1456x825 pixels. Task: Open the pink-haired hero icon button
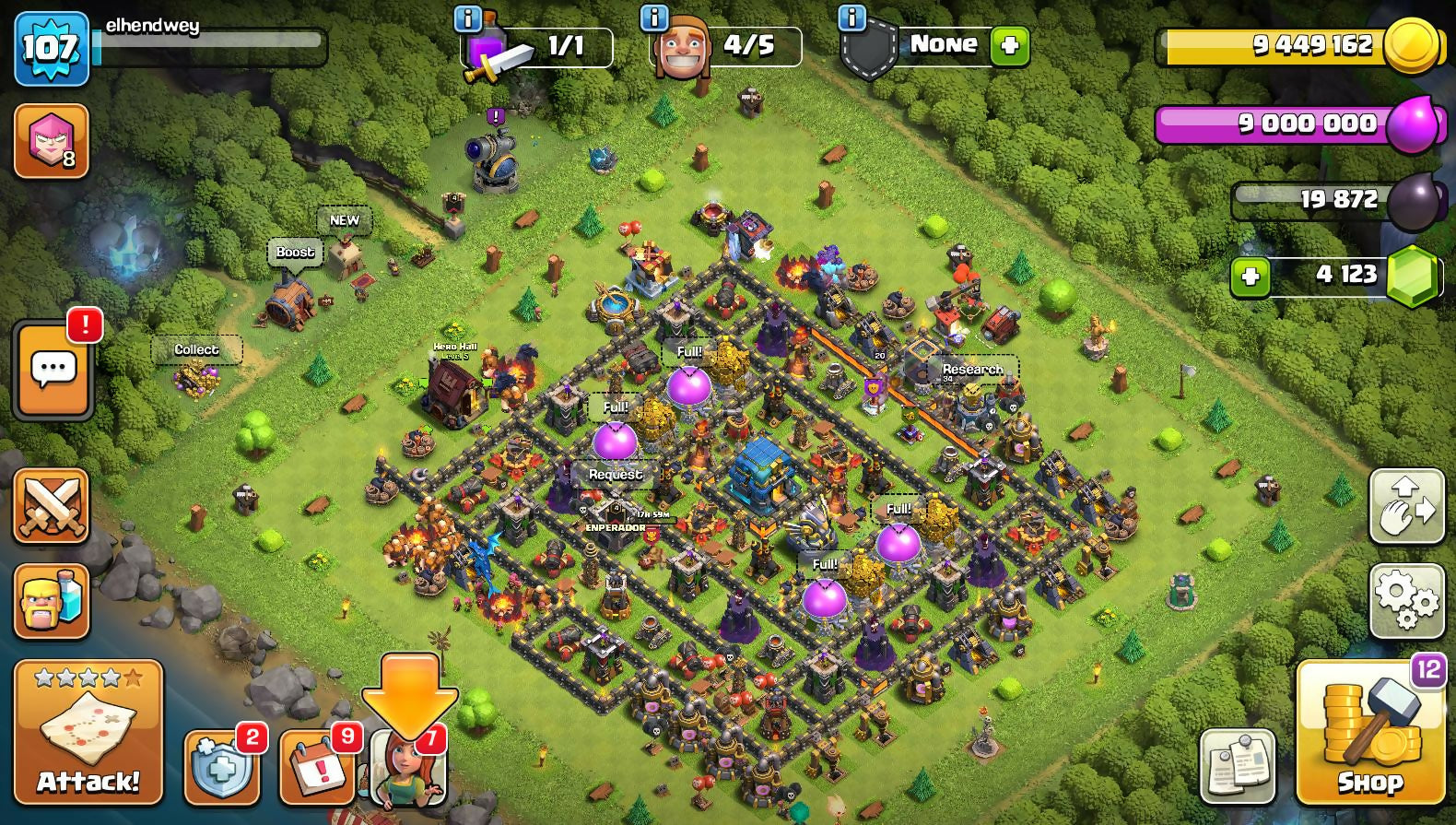[x=52, y=141]
